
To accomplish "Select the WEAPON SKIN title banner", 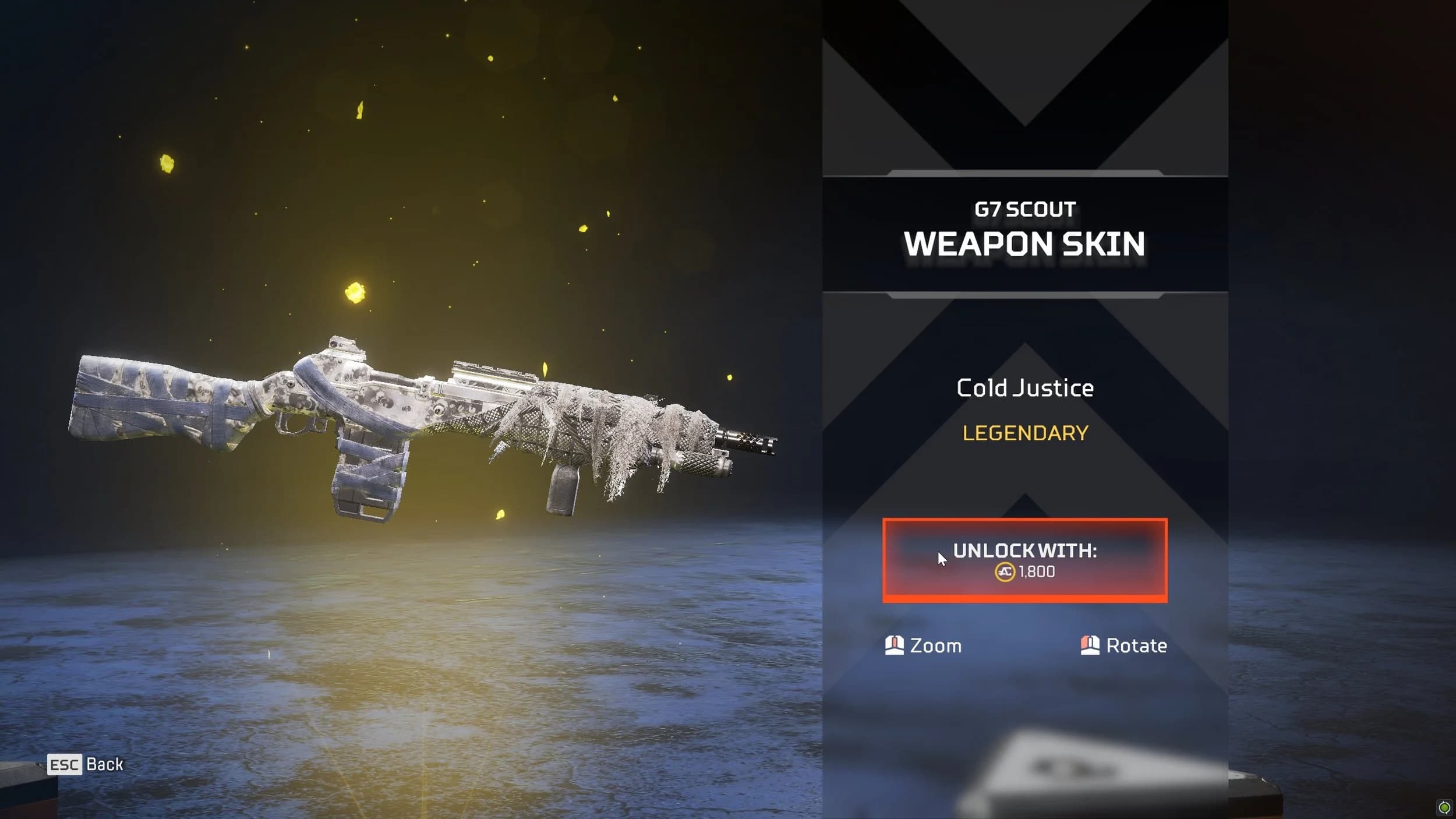I will (1025, 243).
